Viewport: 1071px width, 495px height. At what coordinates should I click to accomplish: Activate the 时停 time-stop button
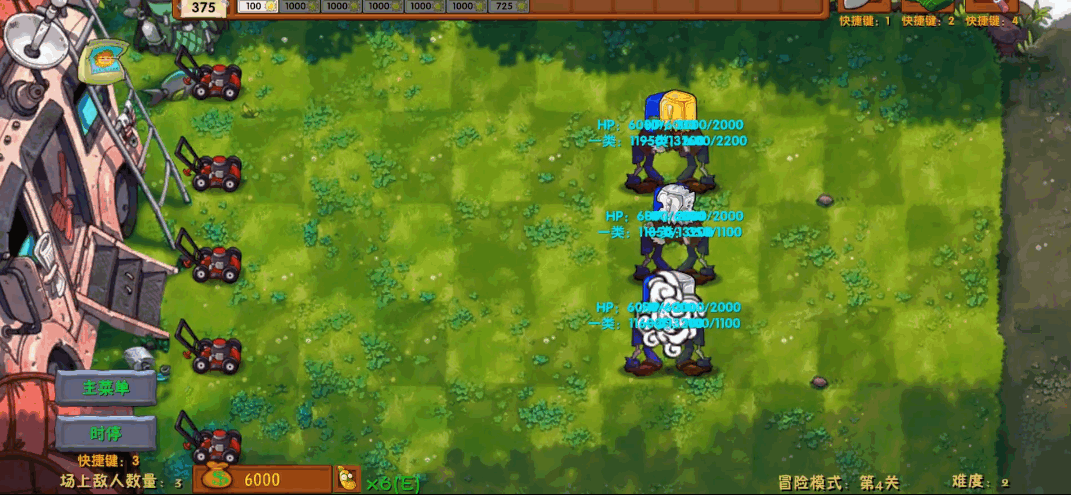click(x=106, y=433)
